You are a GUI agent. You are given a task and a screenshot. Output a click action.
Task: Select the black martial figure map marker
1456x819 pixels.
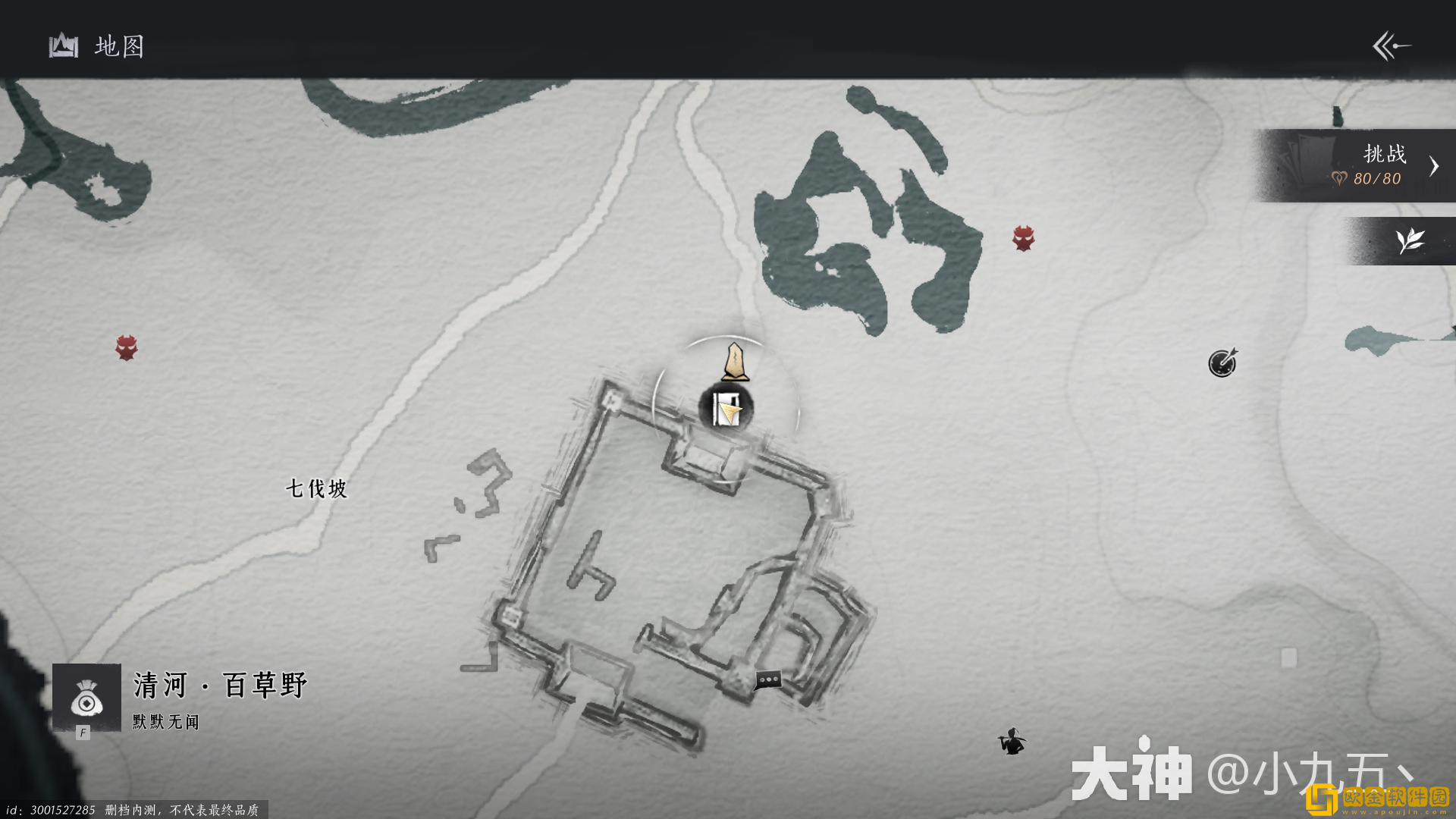[1012, 741]
